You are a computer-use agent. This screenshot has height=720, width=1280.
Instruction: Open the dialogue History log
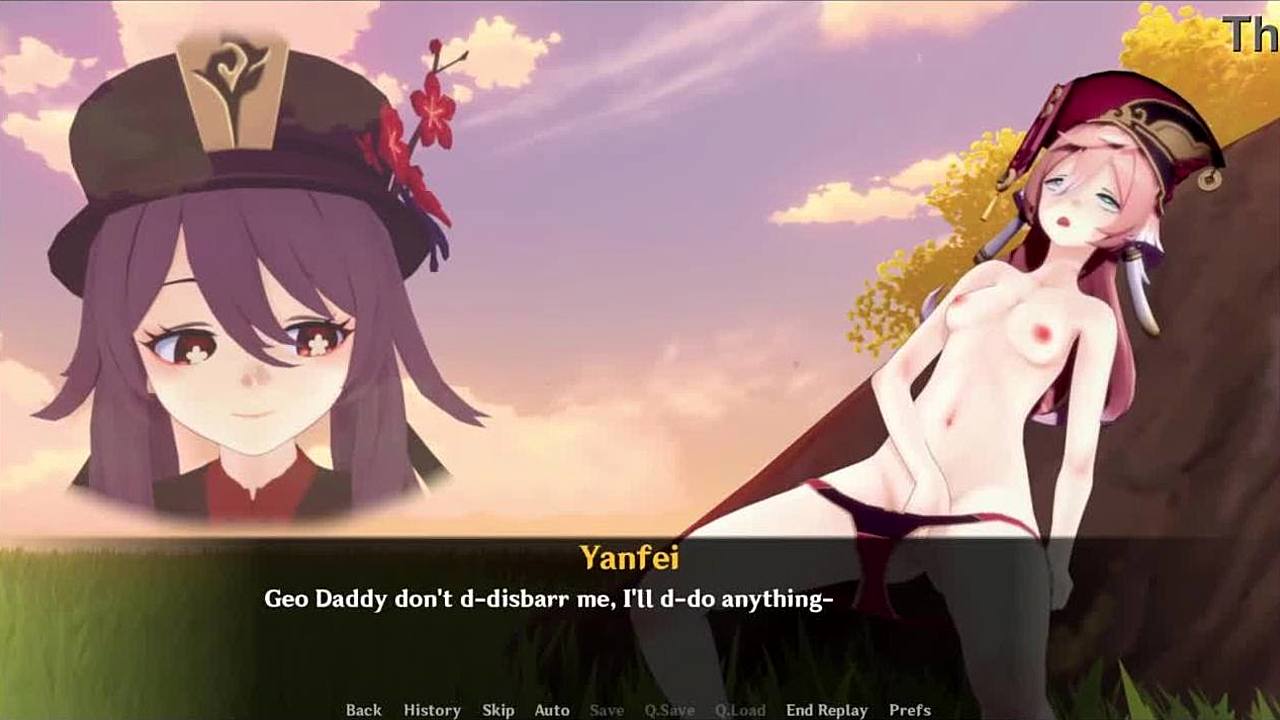(432, 710)
